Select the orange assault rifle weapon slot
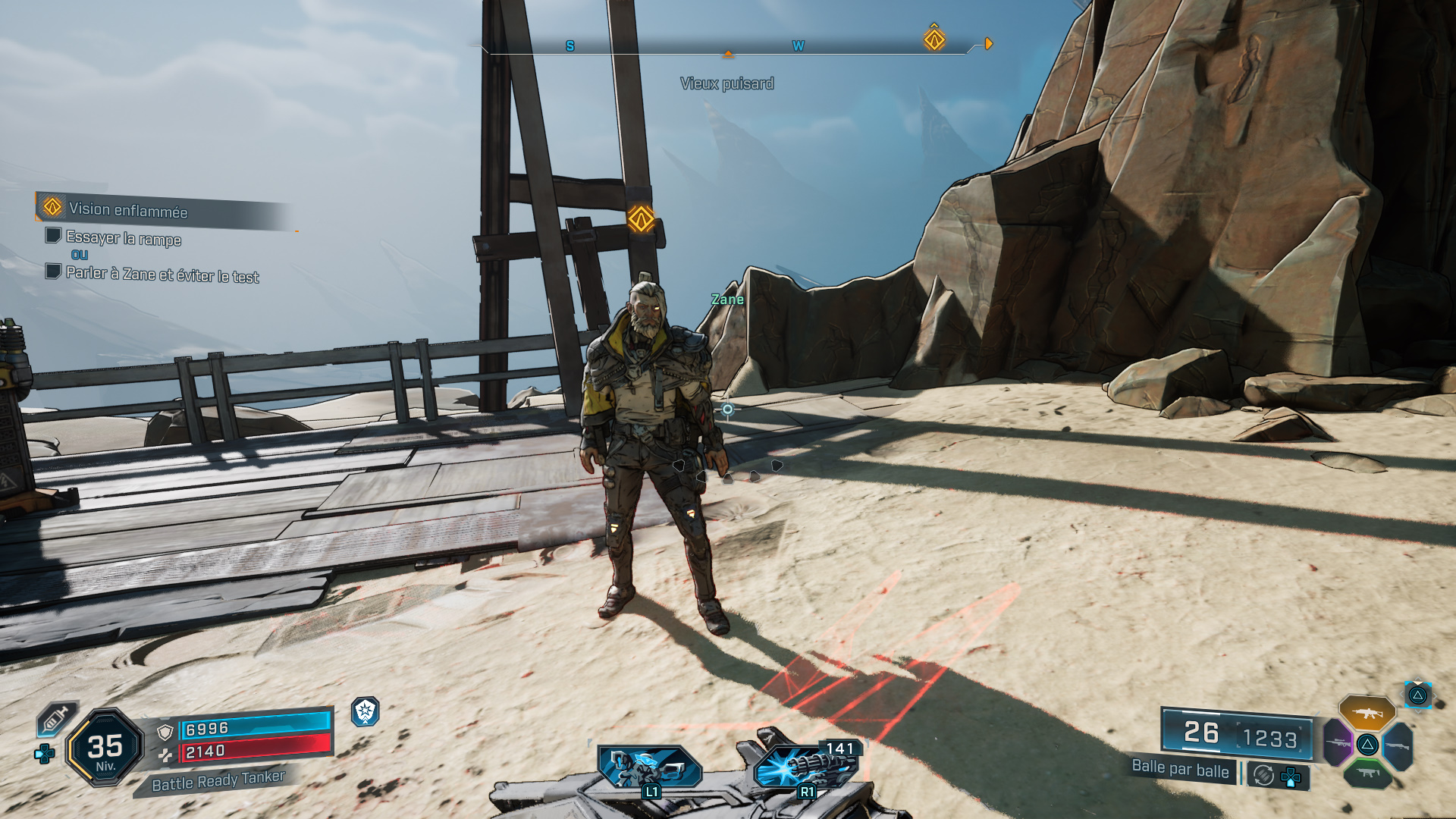This screenshot has width=1456, height=819. [1367, 713]
